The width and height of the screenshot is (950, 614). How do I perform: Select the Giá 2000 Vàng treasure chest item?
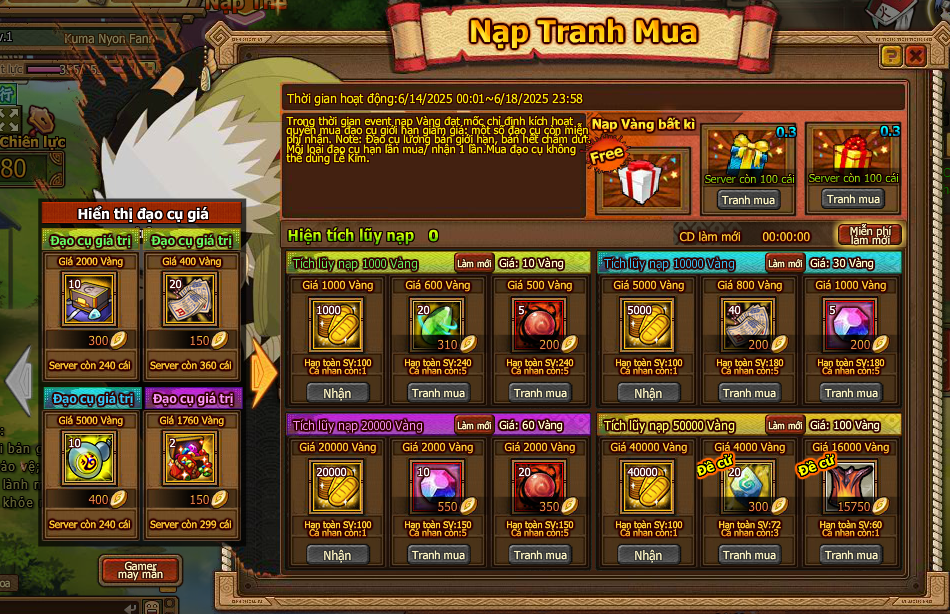click(89, 301)
